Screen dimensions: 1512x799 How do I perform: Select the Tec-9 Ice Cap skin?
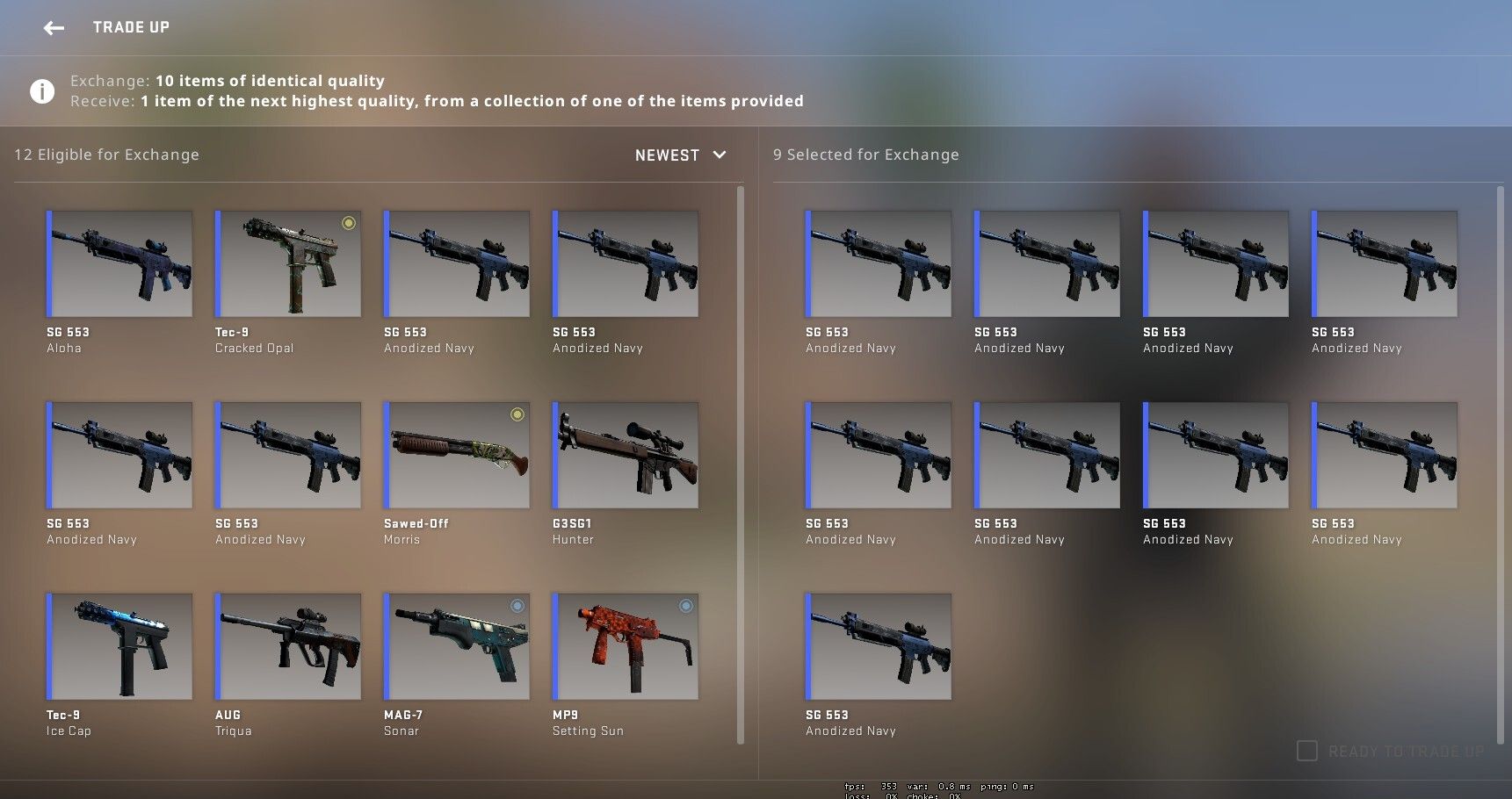[x=119, y=646]
